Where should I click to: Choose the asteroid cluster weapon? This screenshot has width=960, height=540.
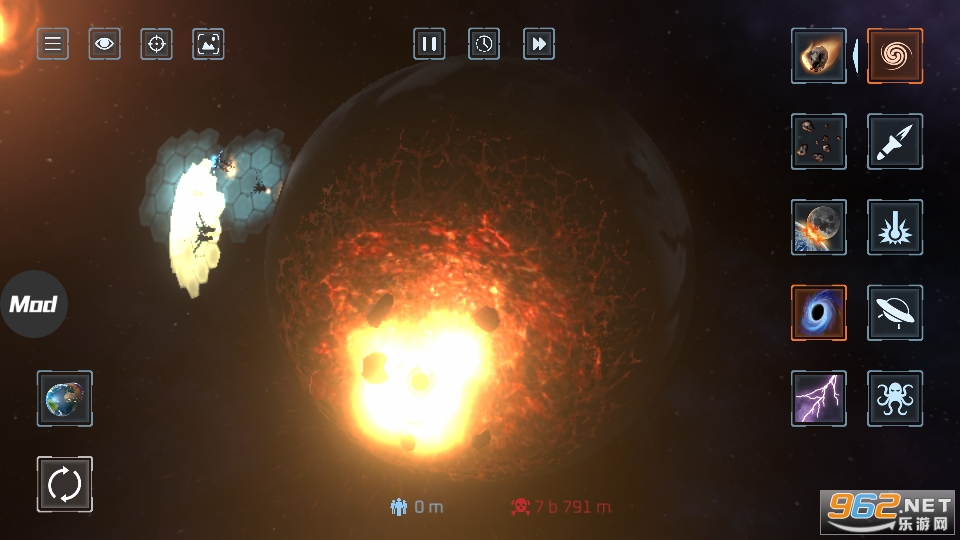click(819, 141)
